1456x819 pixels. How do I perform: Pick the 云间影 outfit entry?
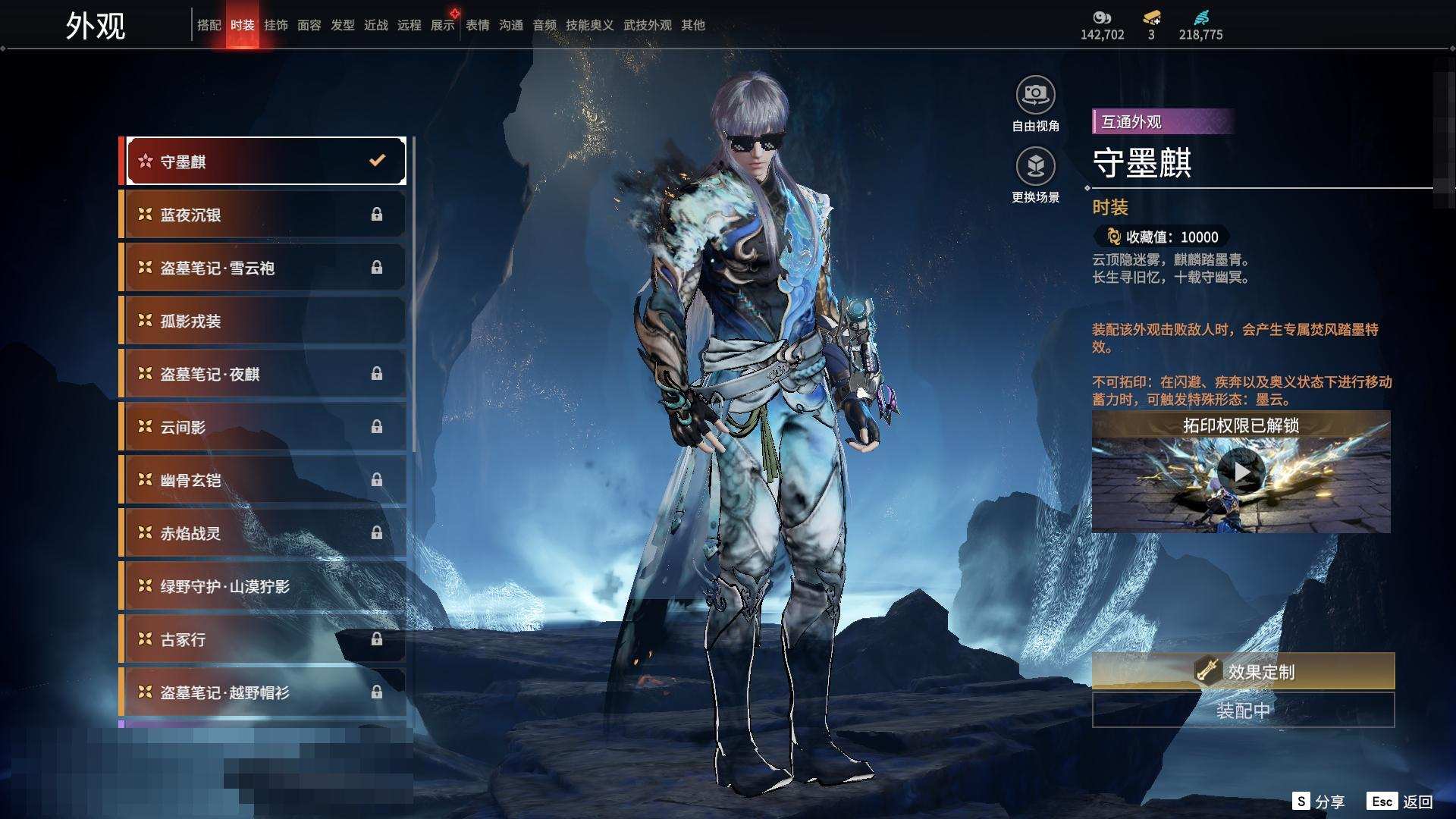(x=262, y=427)
